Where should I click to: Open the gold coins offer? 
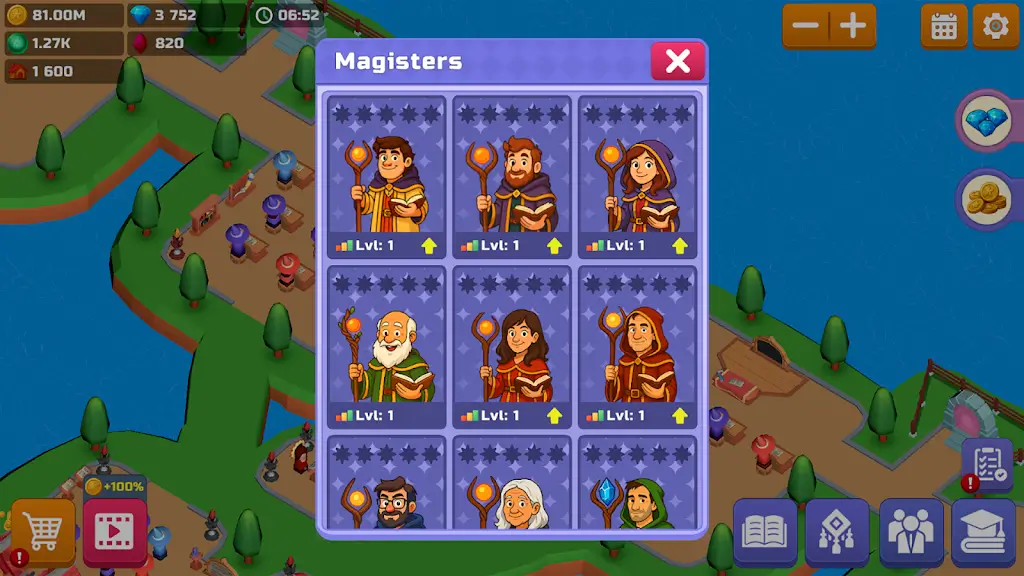pos(987,199)
